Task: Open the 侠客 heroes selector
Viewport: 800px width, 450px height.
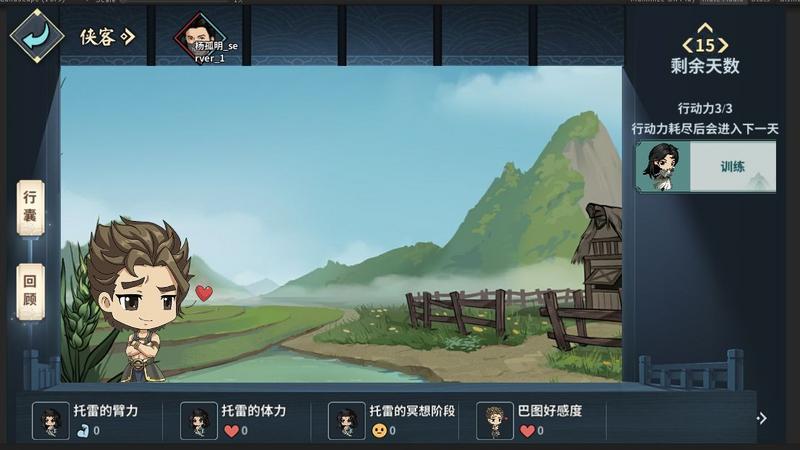Action: [107, 38]
